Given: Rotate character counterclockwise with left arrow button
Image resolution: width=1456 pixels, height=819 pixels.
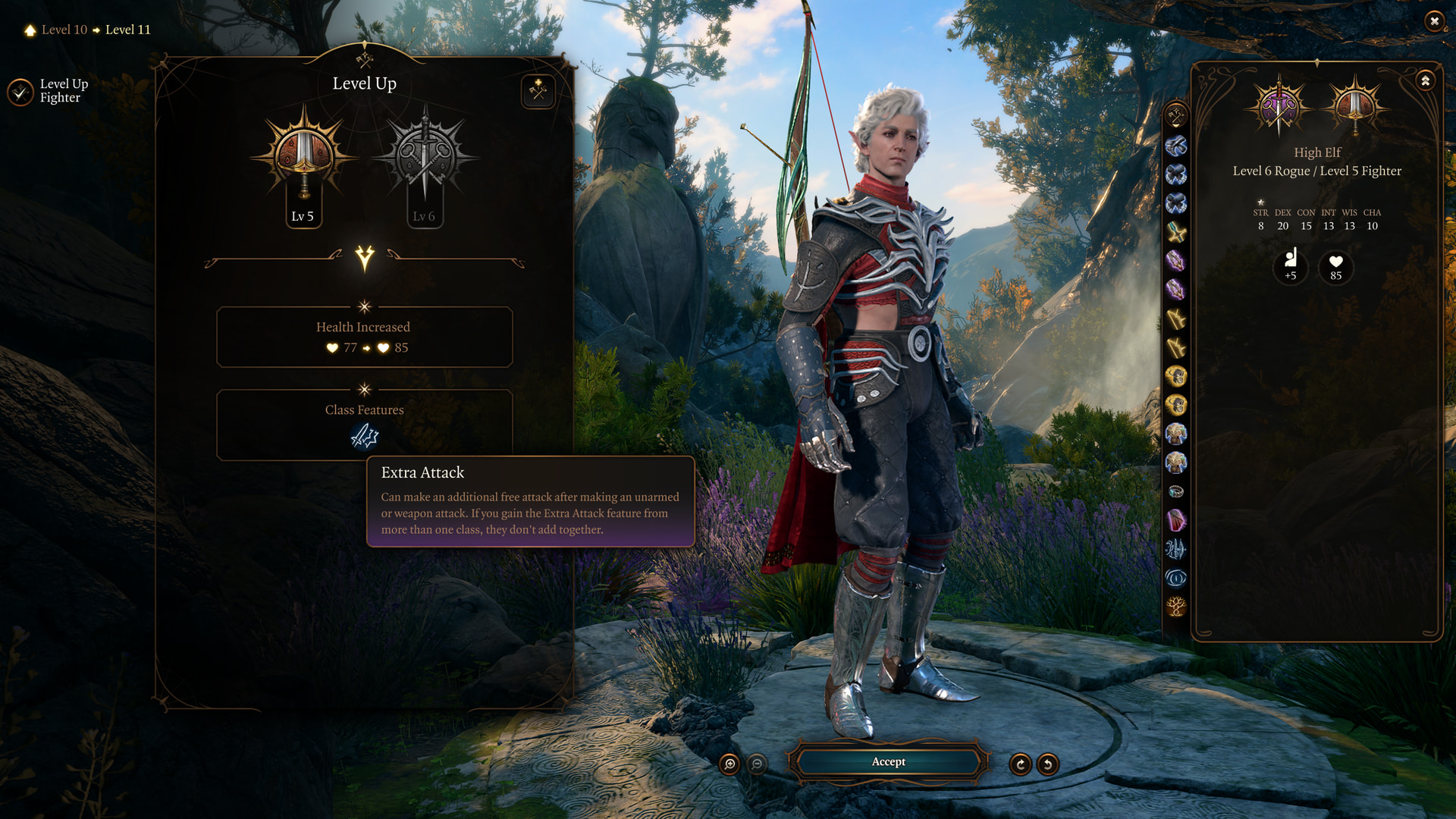Looking at the screenshot, I should pyautogui.click(x=1048, y=764).
